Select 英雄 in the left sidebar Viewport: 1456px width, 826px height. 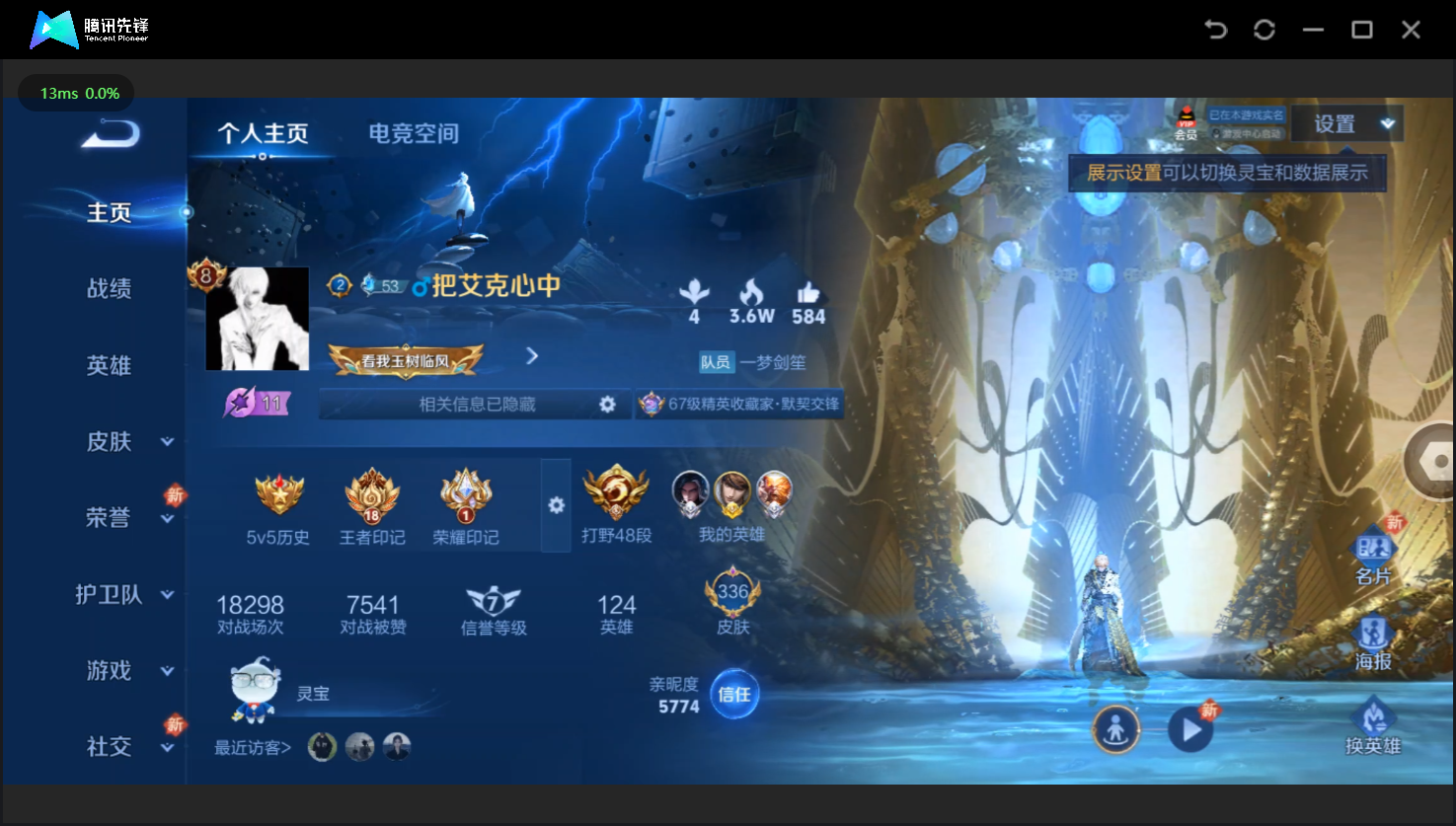click(109, 365)
